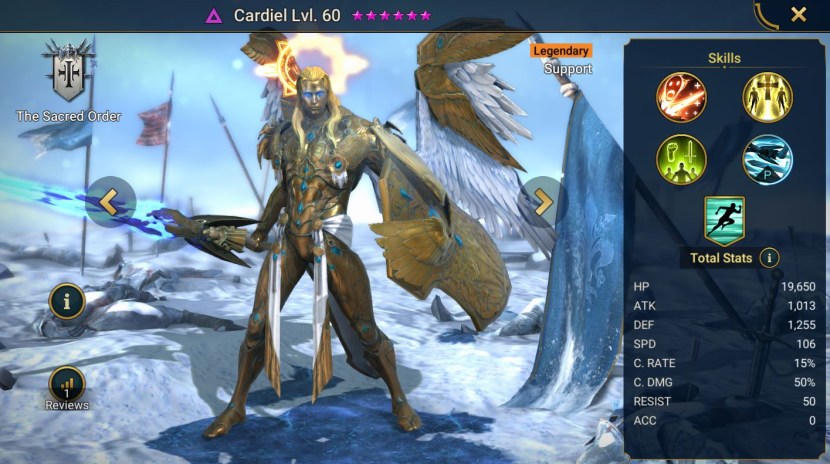Close the Cardiel champion screen
Screen dimensions: 830x464
(x=798, y=14)
